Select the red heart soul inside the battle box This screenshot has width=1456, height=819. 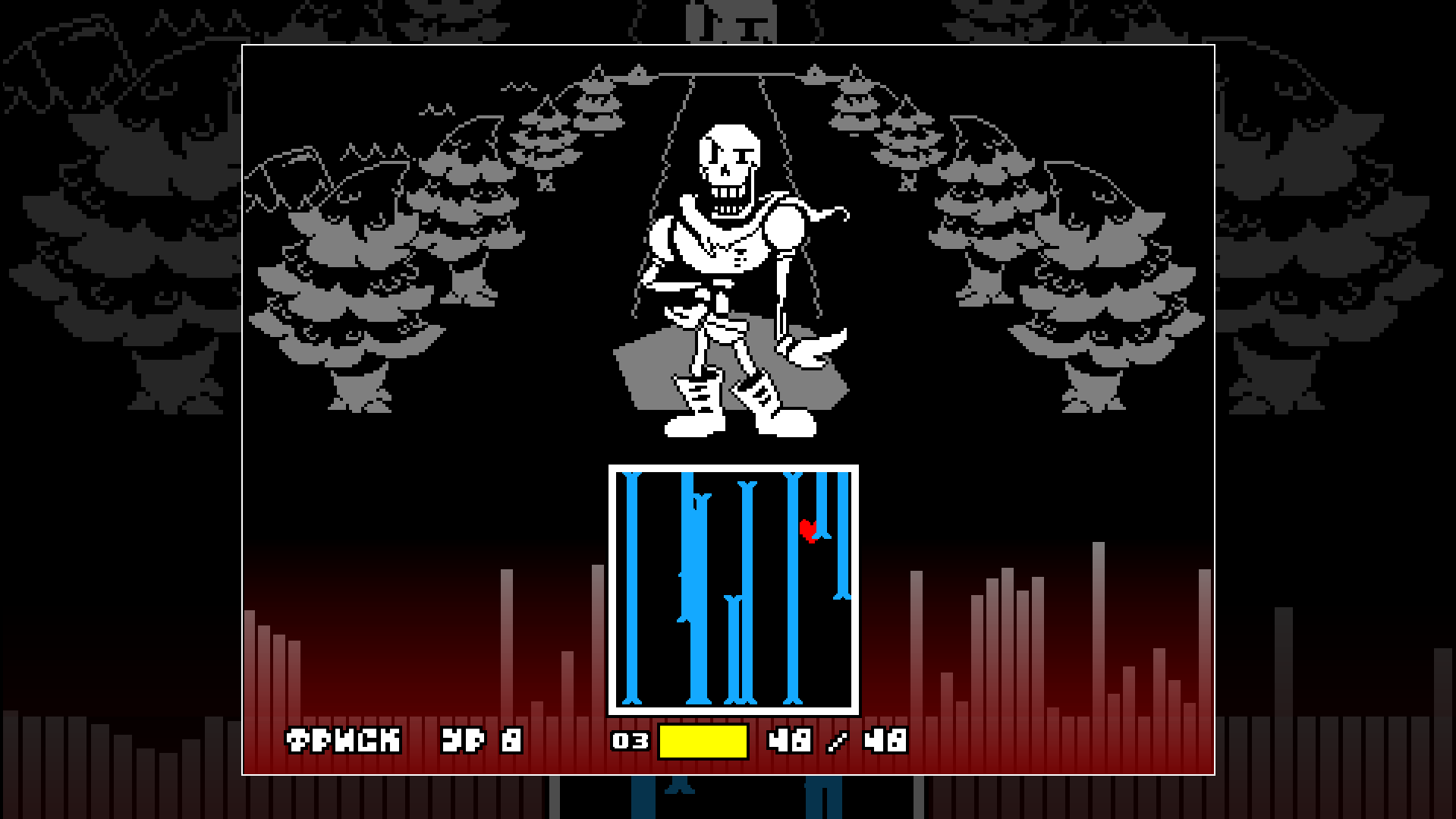[809, 530]
